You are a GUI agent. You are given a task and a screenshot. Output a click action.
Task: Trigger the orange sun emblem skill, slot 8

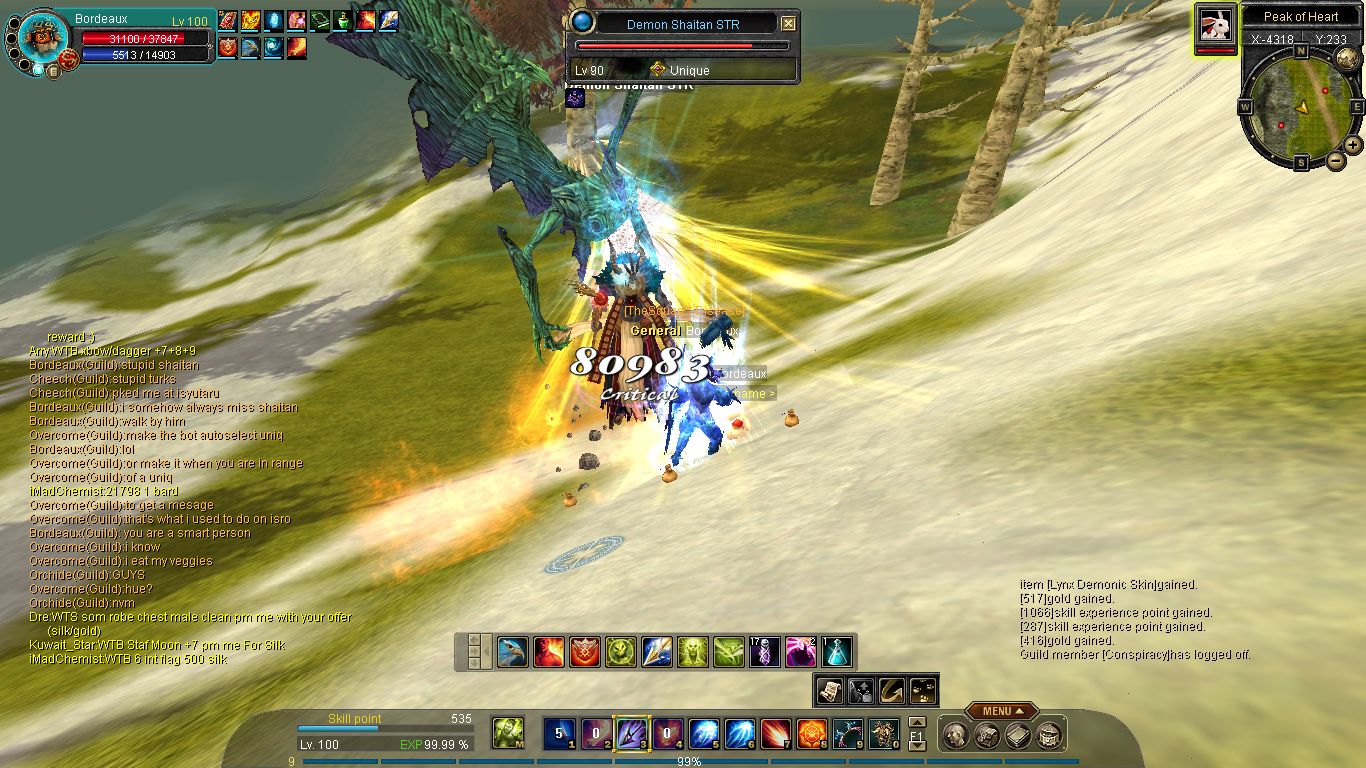click(x=811, y=733)
